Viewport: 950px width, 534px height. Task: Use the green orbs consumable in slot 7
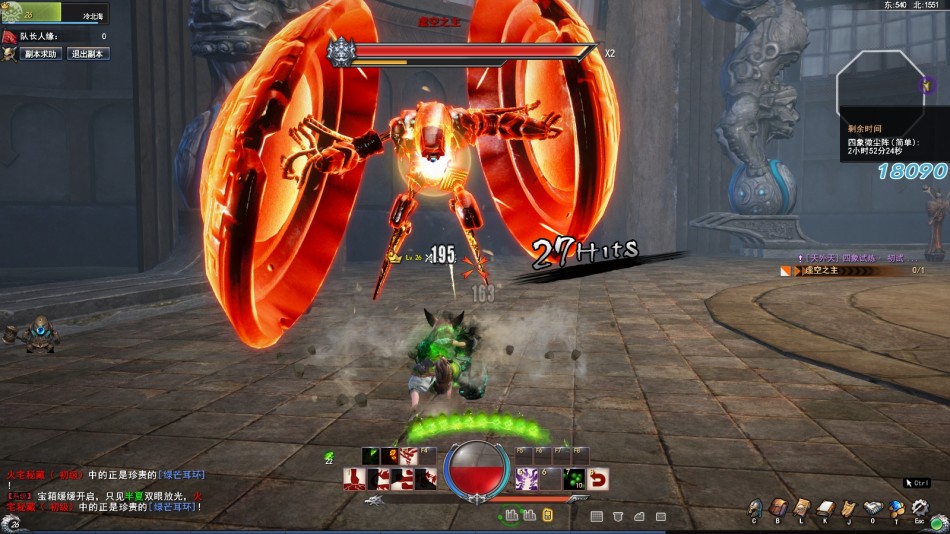click(575, 478)
